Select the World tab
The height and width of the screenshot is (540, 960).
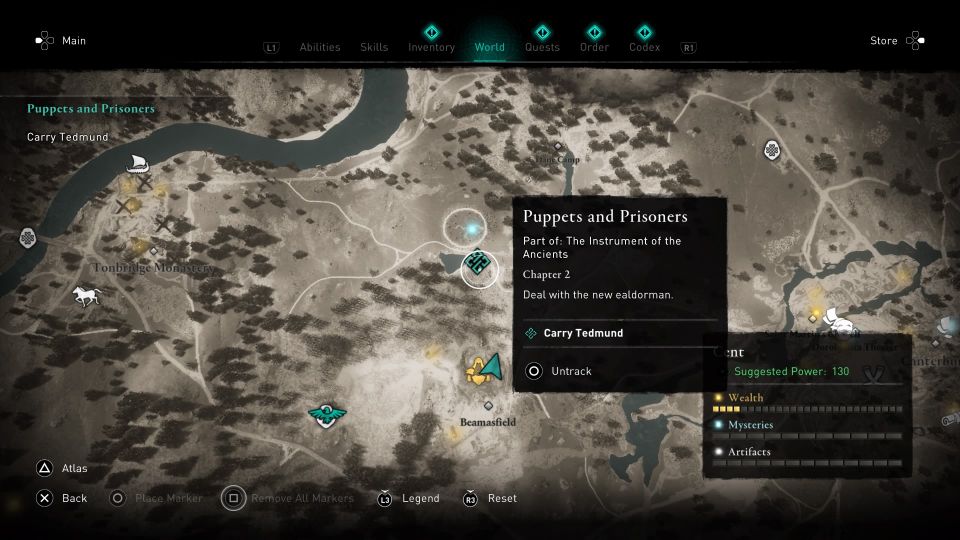tap(490, 47)
